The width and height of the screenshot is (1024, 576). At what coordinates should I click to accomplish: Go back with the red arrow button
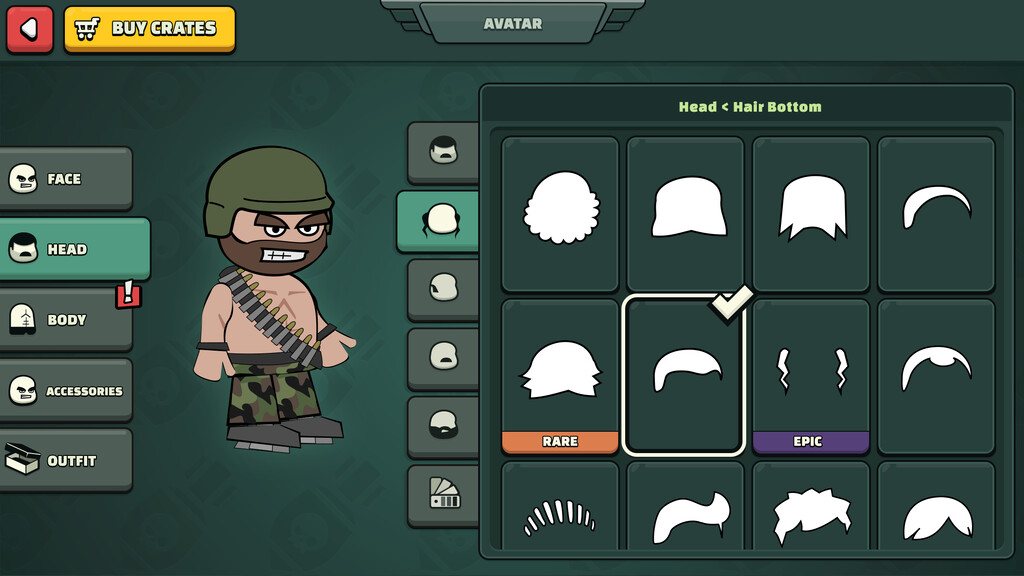tap(29, 29)
